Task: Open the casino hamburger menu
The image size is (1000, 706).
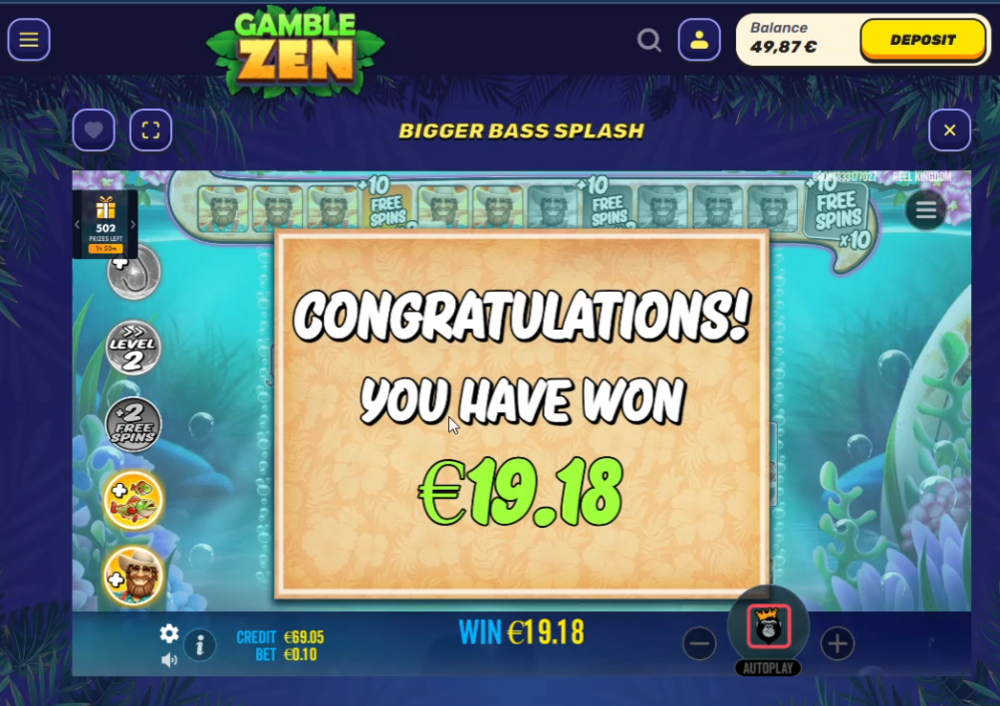Action: [29, 40]
